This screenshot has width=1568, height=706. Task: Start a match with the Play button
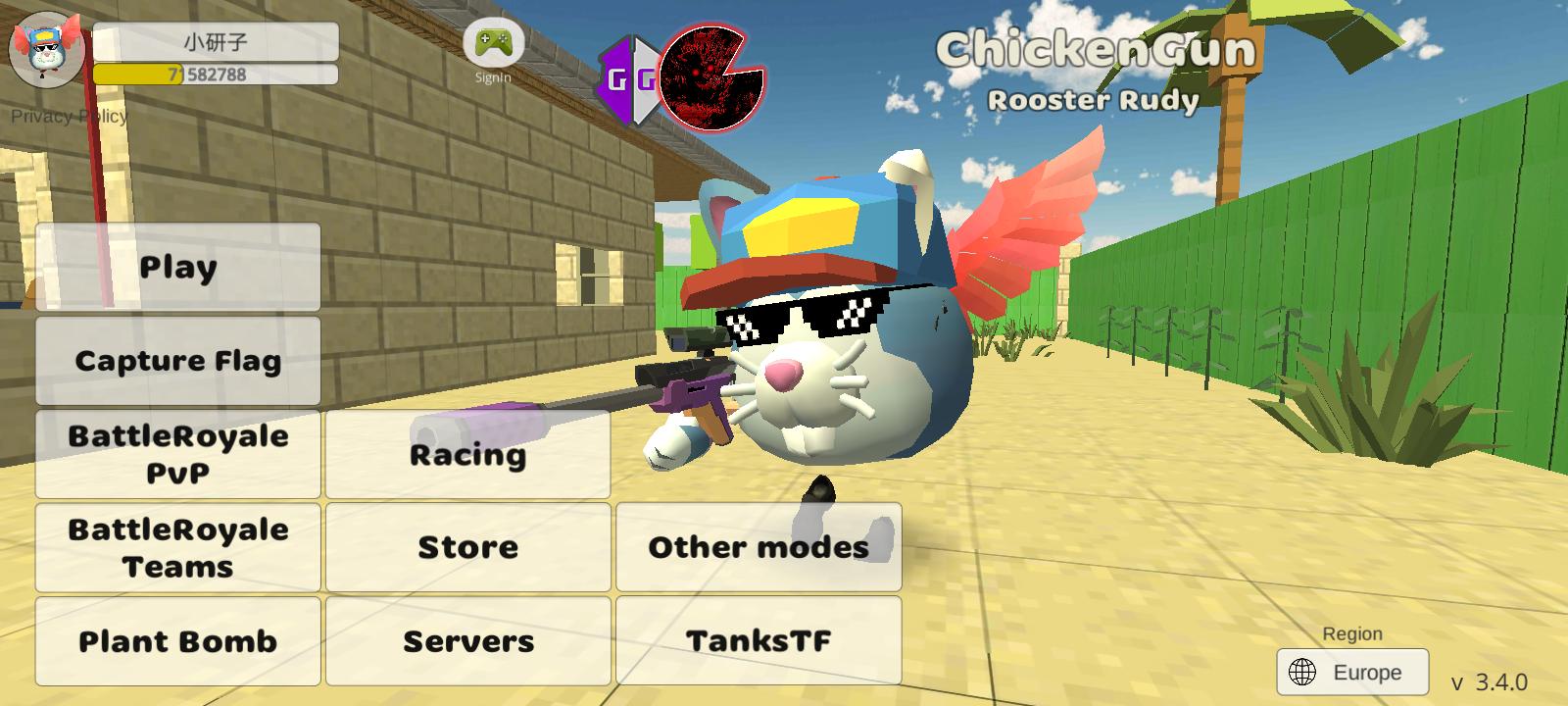tap(178, 267)
